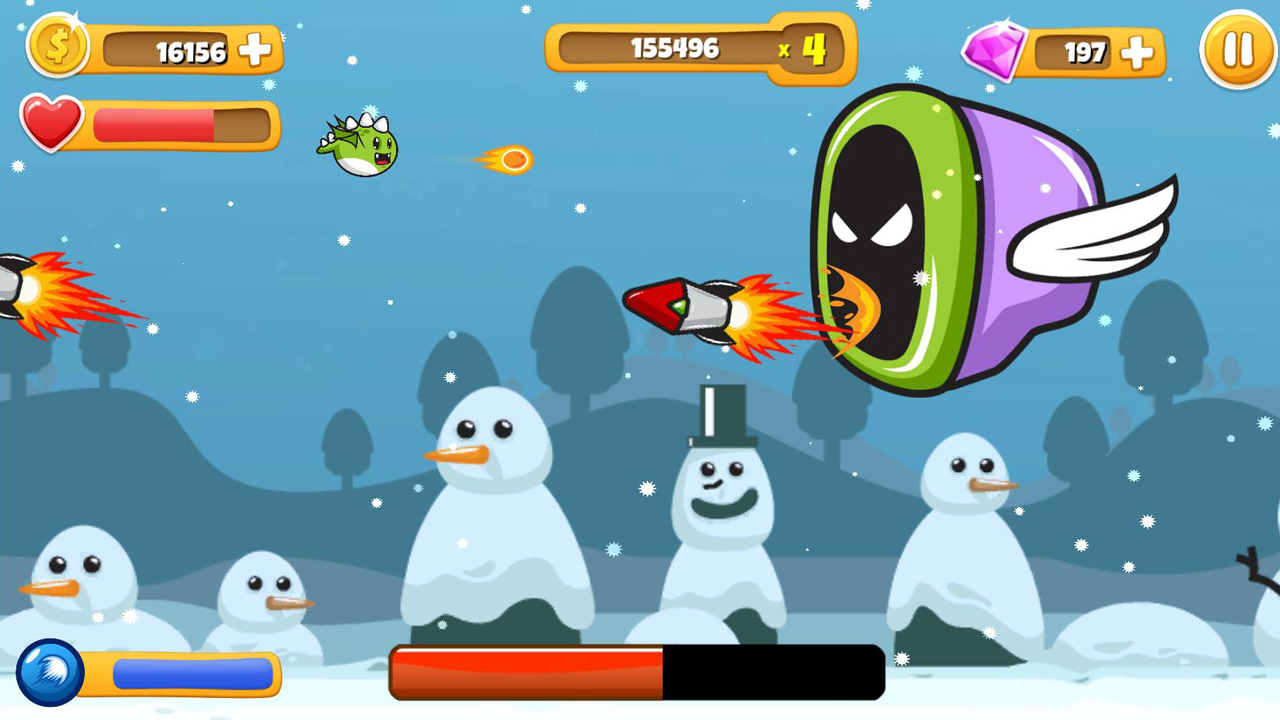This screenshot has width=1280, height=720.
Task: Open the pause menu icon
Action: pos(1237,49)
